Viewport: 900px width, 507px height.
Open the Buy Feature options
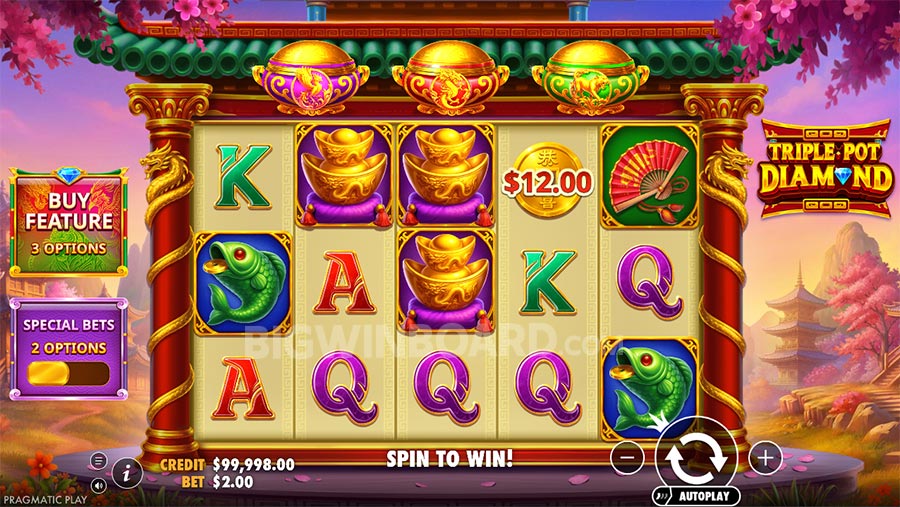pos(68,222)
